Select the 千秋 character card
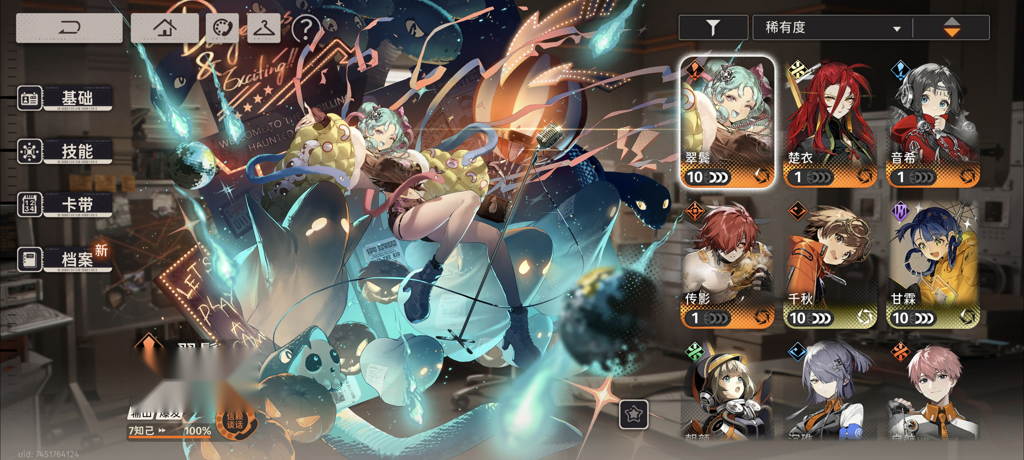Viewport: 1024px width, 460px height. [x=830, y=265]
